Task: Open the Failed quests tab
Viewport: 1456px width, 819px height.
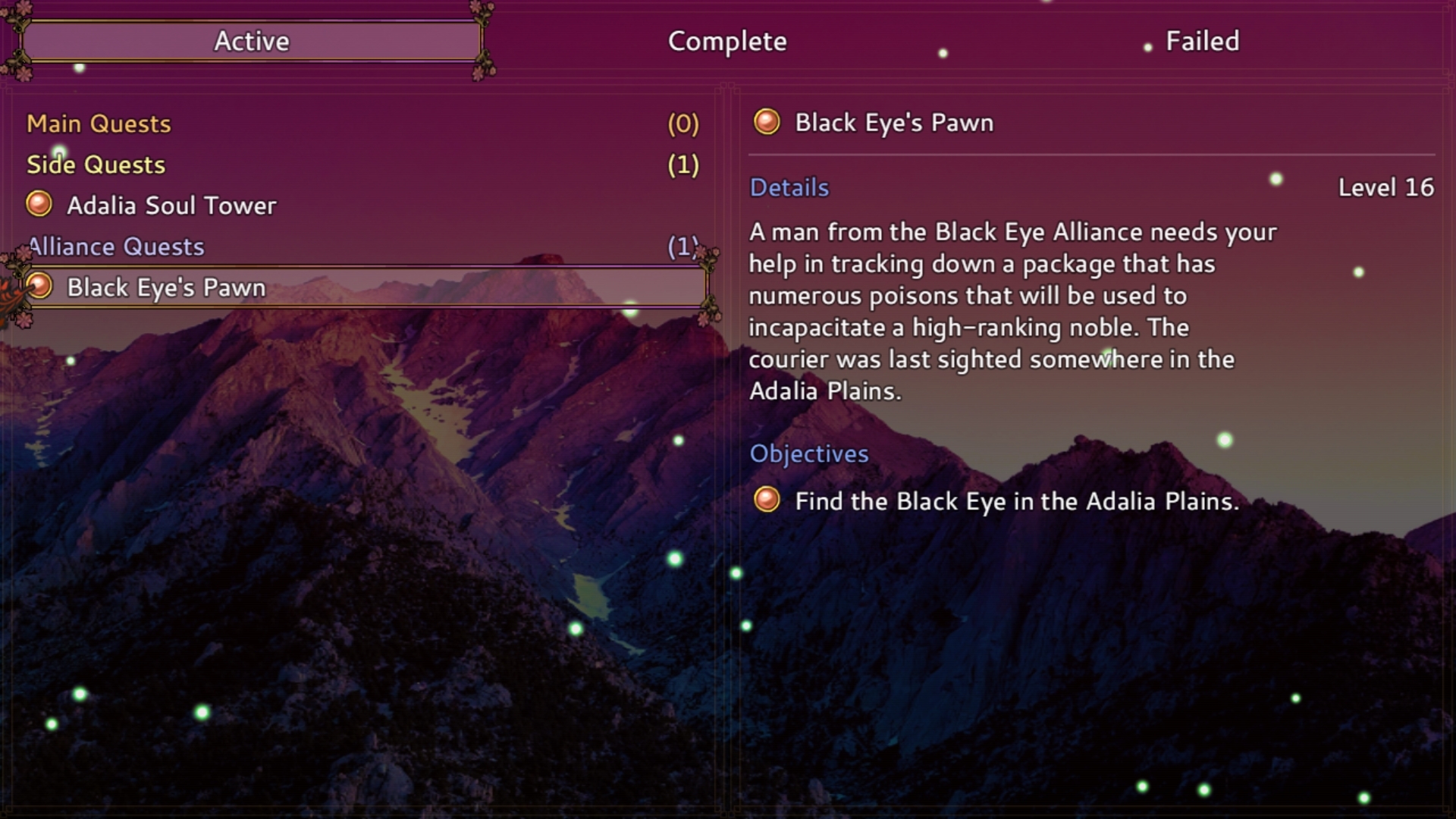Action: coord(1200,42)
